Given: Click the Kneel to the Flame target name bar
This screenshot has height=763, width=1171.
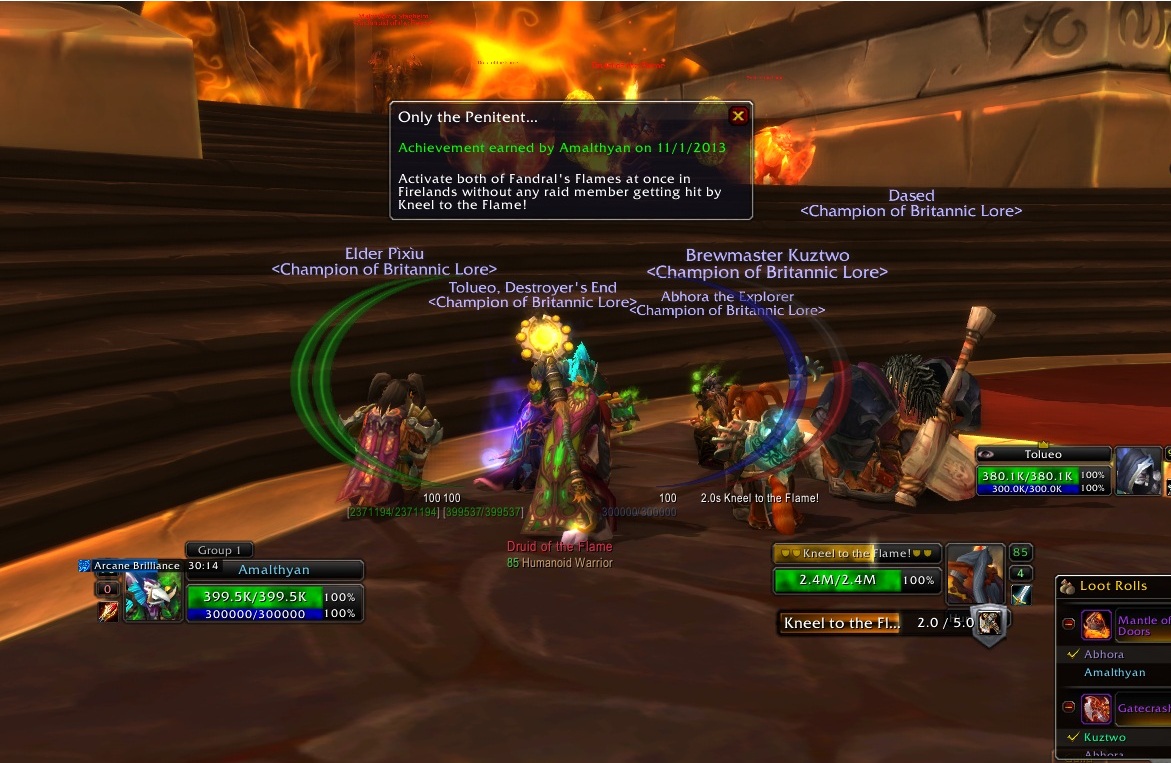Looking at the screenshot, I should tap(856, 553).
